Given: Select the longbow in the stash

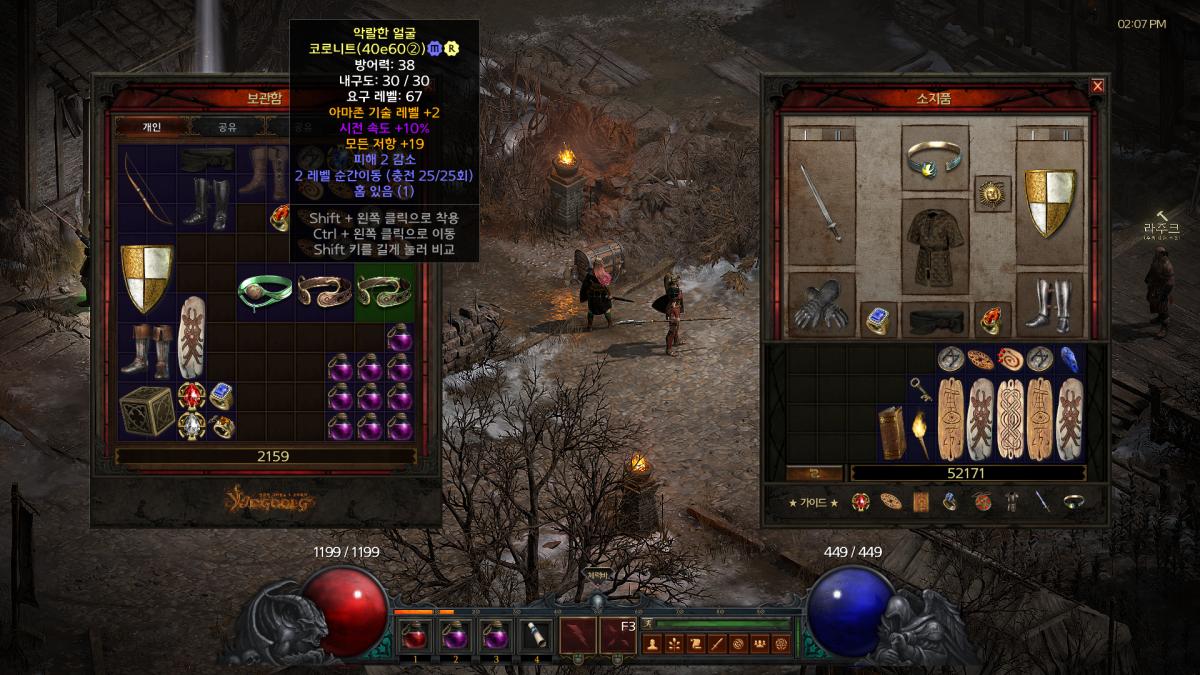Looking at the screenshot, I should (x=147, y=189).
